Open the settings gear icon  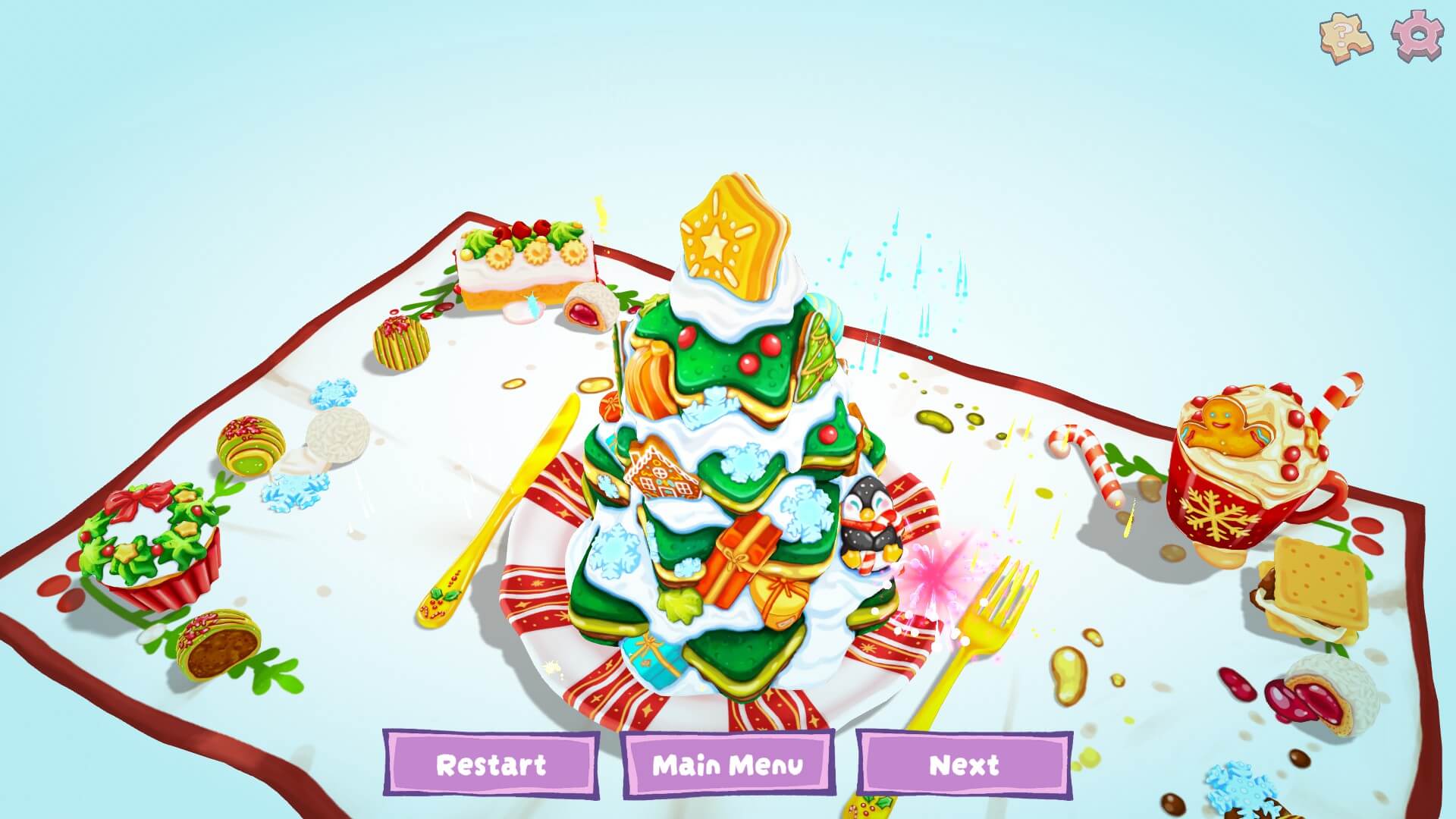[1417, 33]
